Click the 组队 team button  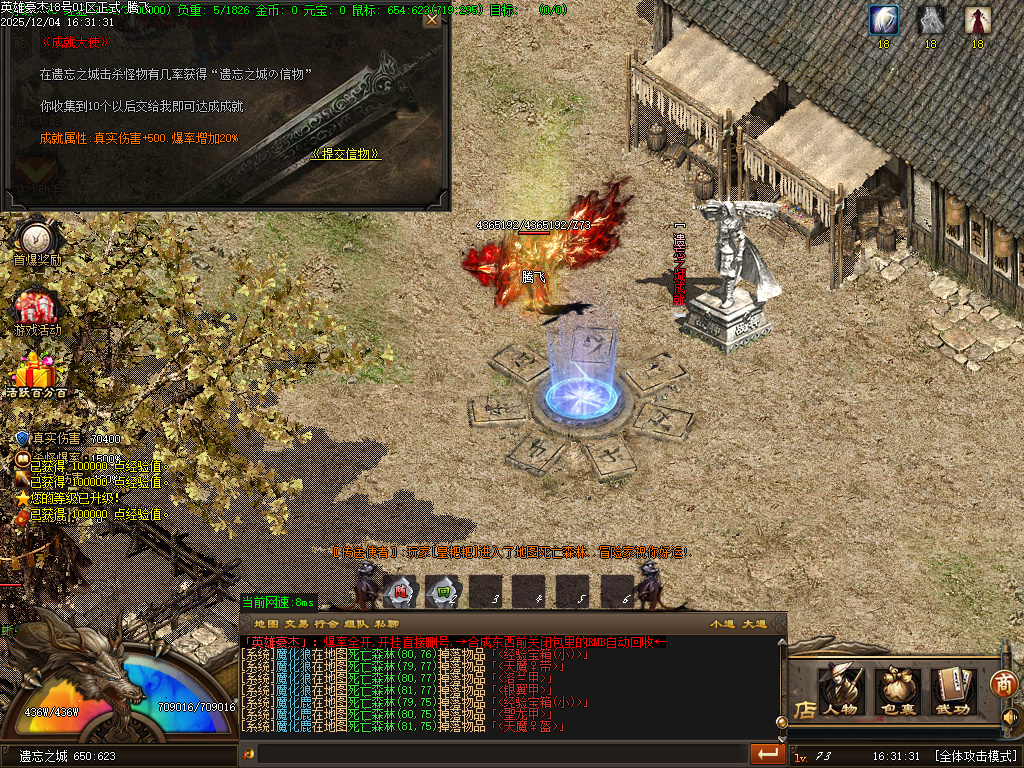(357, 624)
